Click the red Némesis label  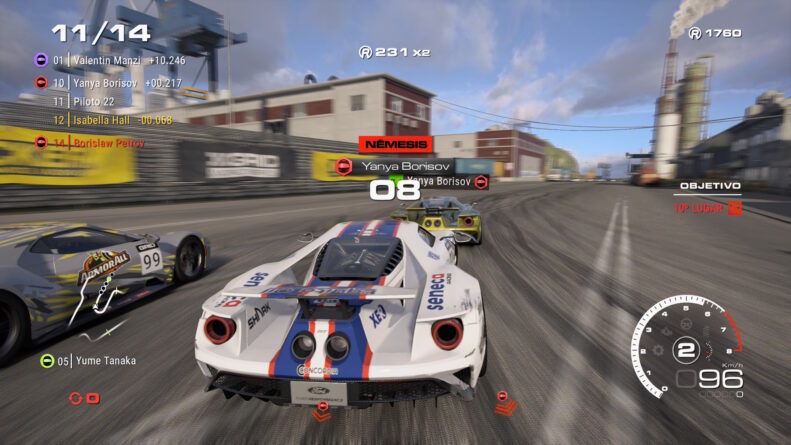click(x=395, y=144)
